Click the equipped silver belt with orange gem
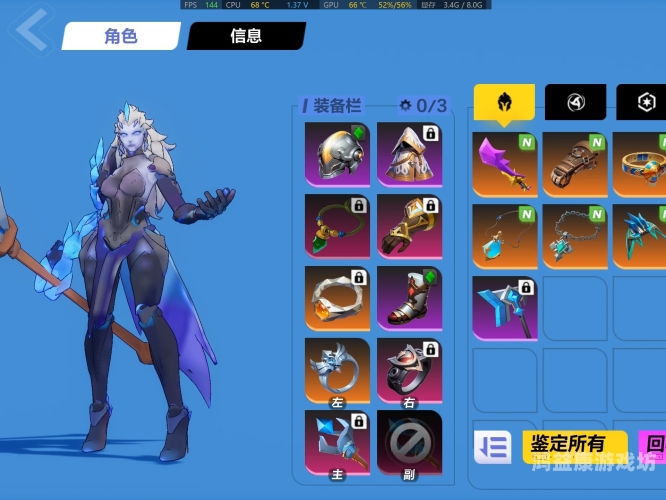The height and width of the screenshot is (500, 666). point(337,298)
